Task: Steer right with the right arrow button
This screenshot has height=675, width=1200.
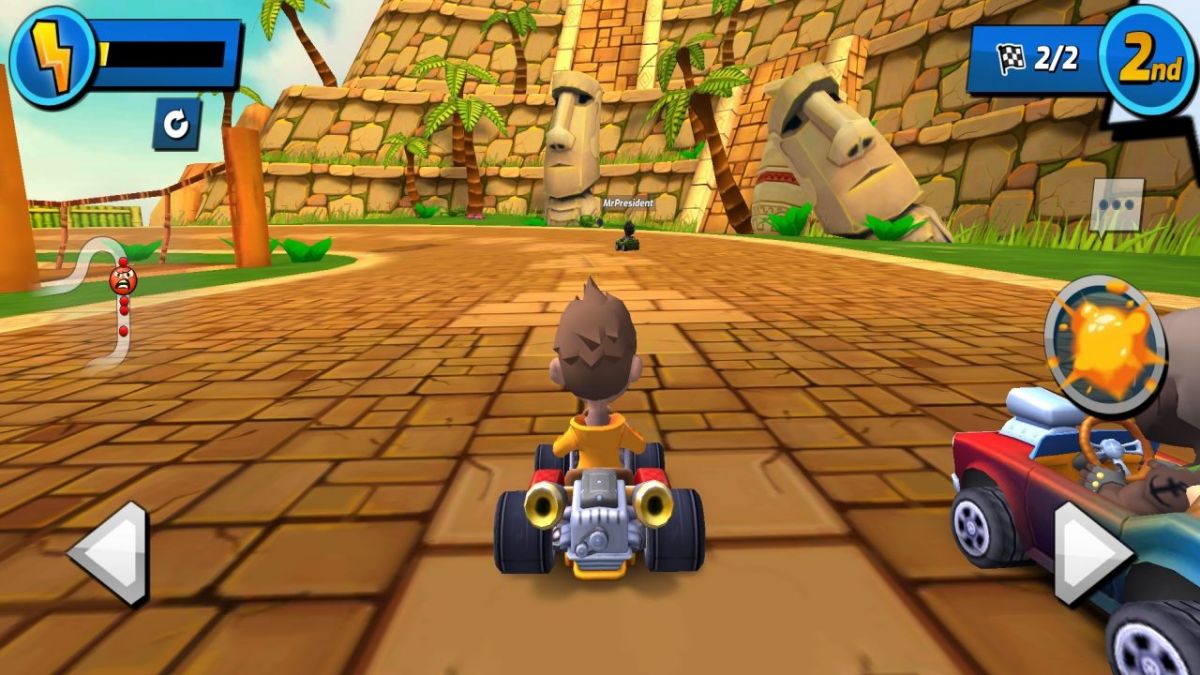Action: (1091, 553)
